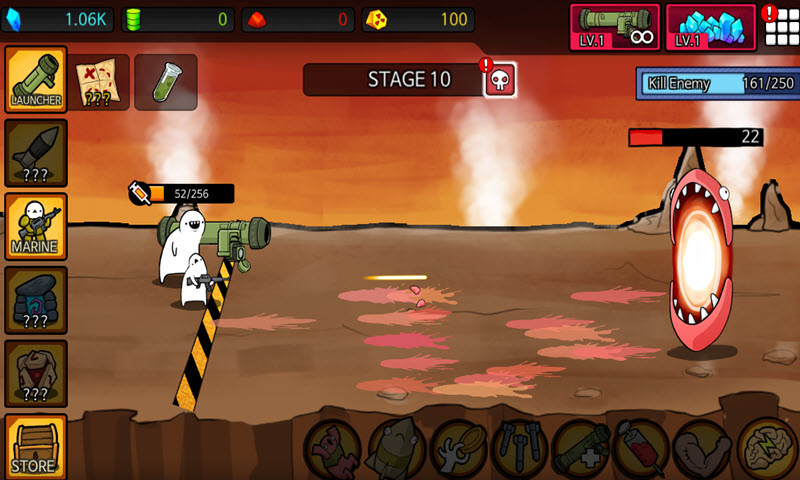The width and height of the screenshot is (800, 480).
Task: Use the lightning brain skill
Action: (766, 448)
